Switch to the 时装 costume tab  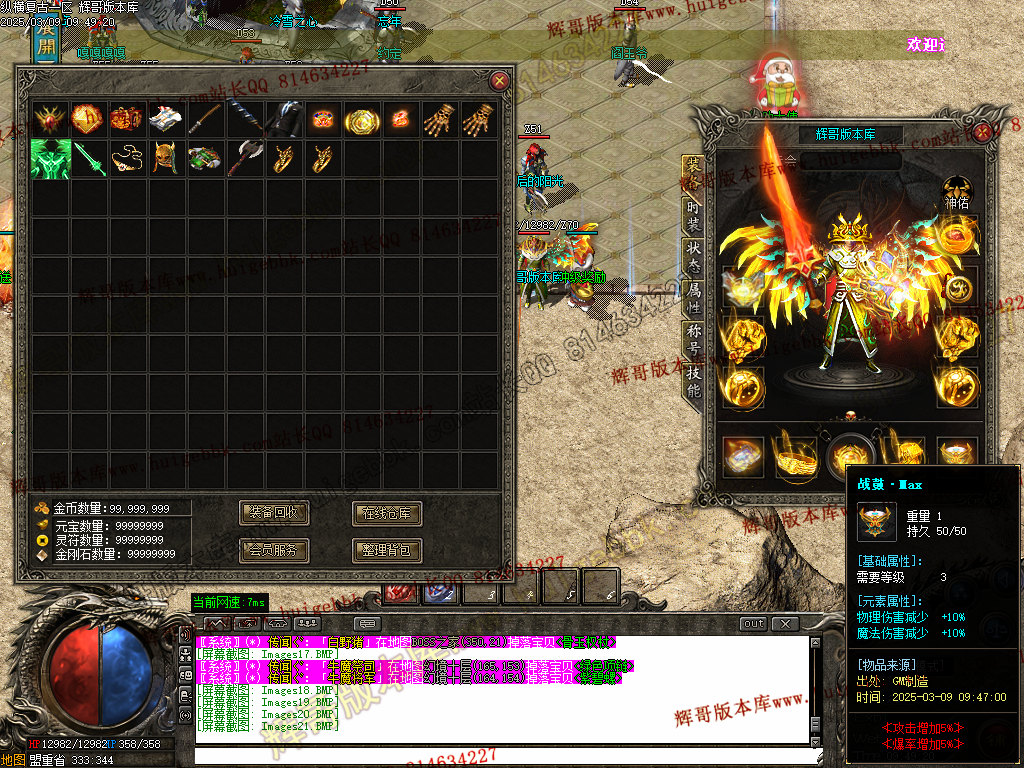[693, 216]
